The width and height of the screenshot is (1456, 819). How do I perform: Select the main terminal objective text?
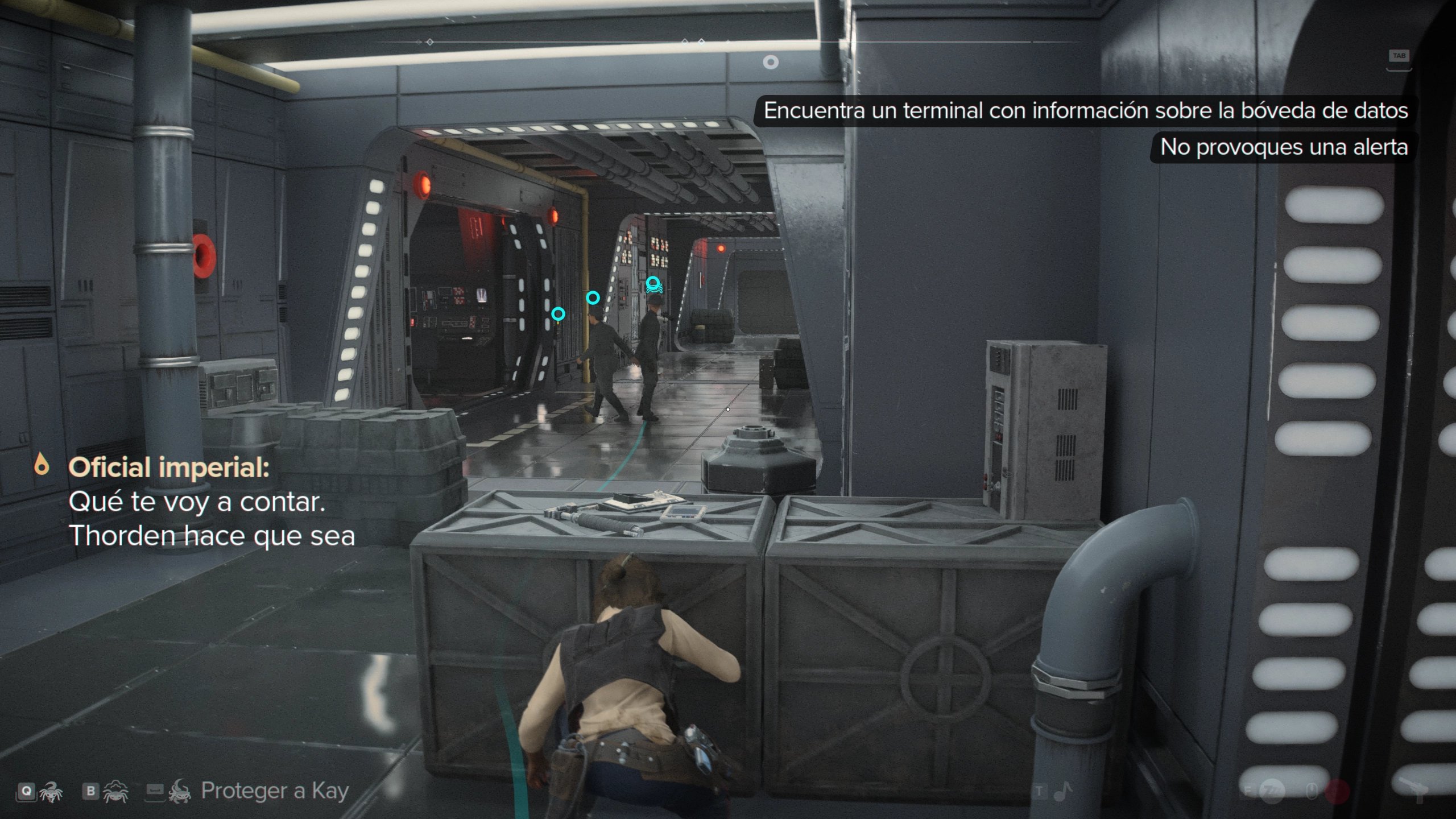(1085, 110)
